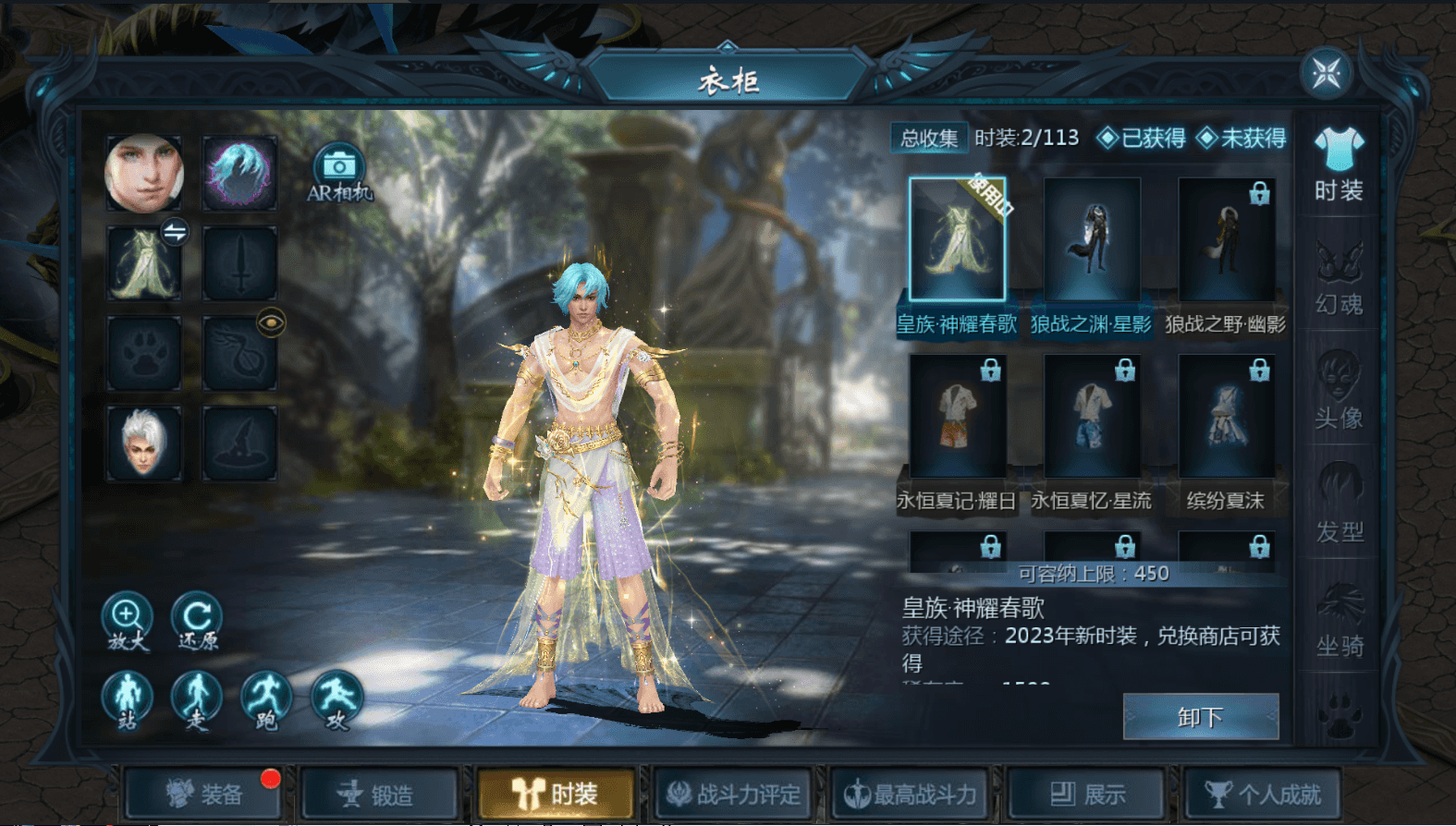Pick the 永恒夏记·耀日 outfit
Screen dimensions: 1456x826
click(957, 416)
